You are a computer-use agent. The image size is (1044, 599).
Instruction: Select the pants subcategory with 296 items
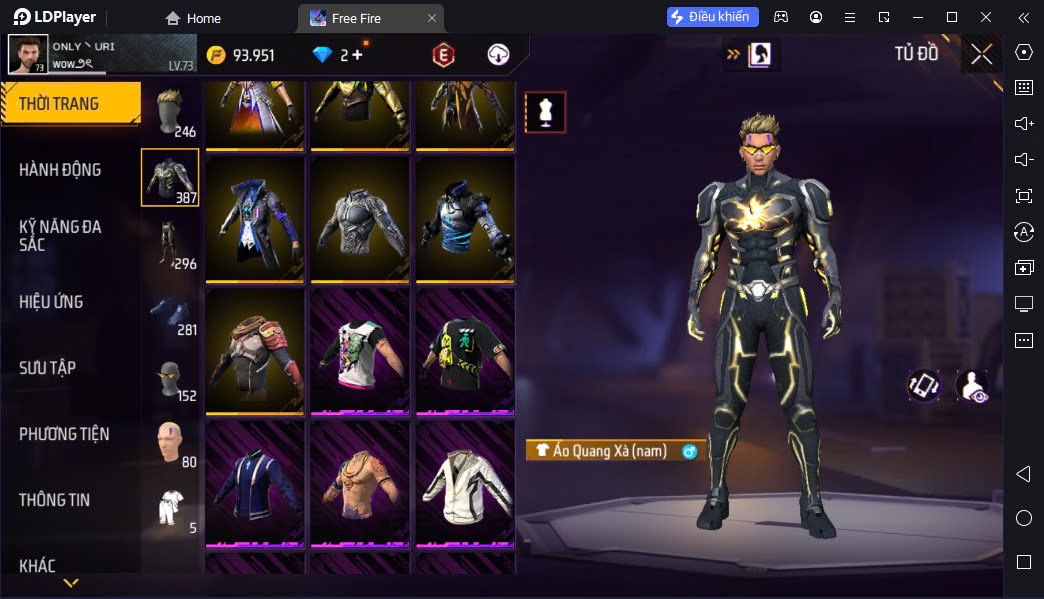pyautogui.click(x=170, y=244)
